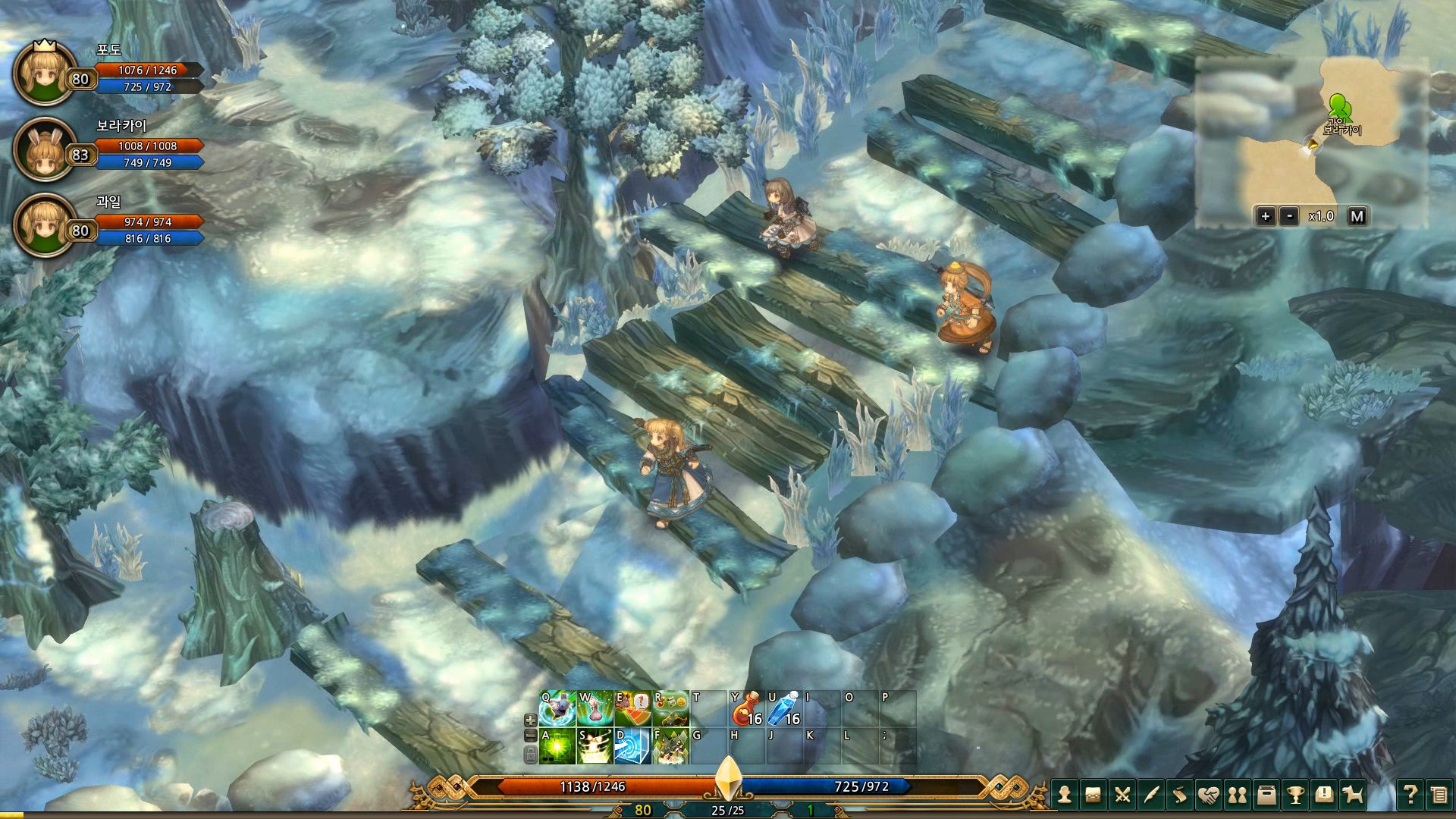Collapse the quickbar with the minus button
The width and height of the screenshot is (1456, 819).
(x=531, y=736)
